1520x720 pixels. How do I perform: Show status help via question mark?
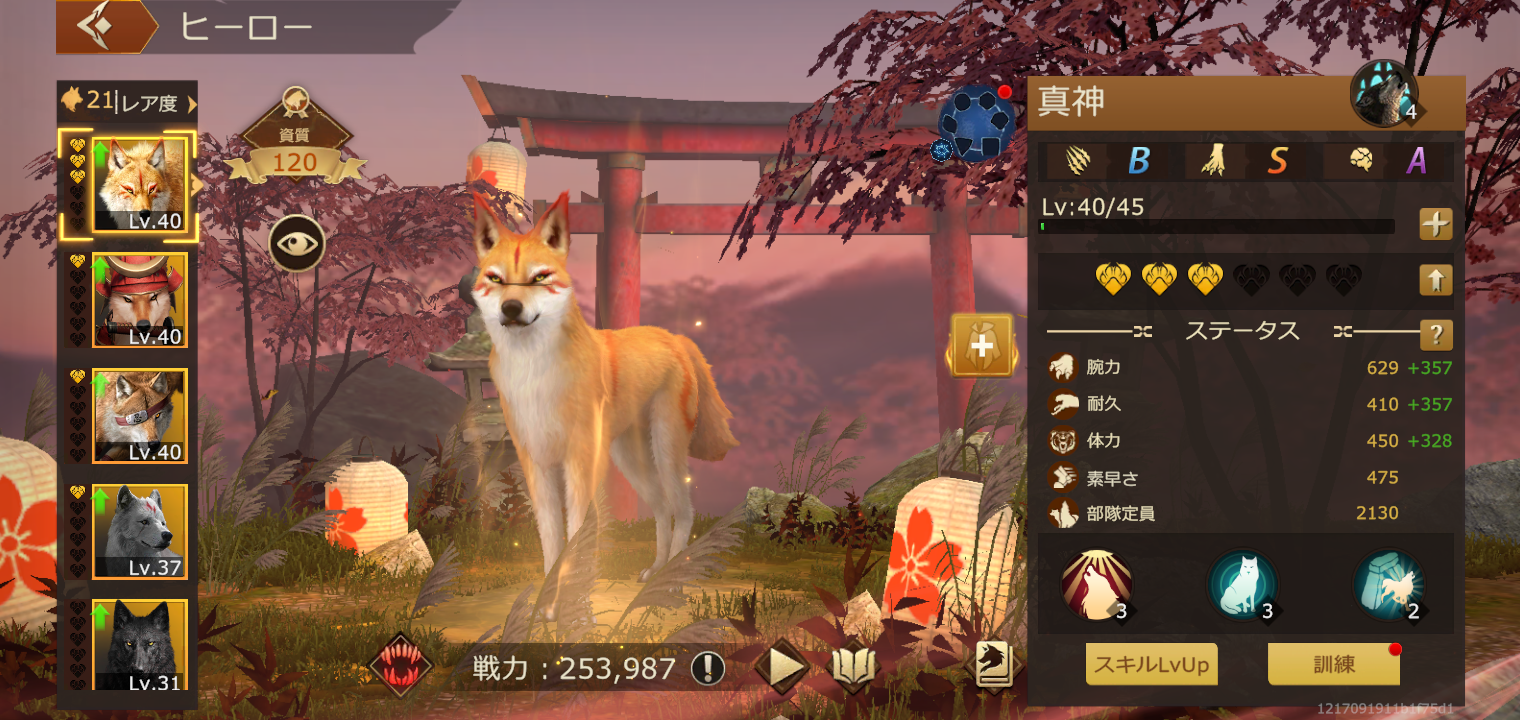[1436, 334]
